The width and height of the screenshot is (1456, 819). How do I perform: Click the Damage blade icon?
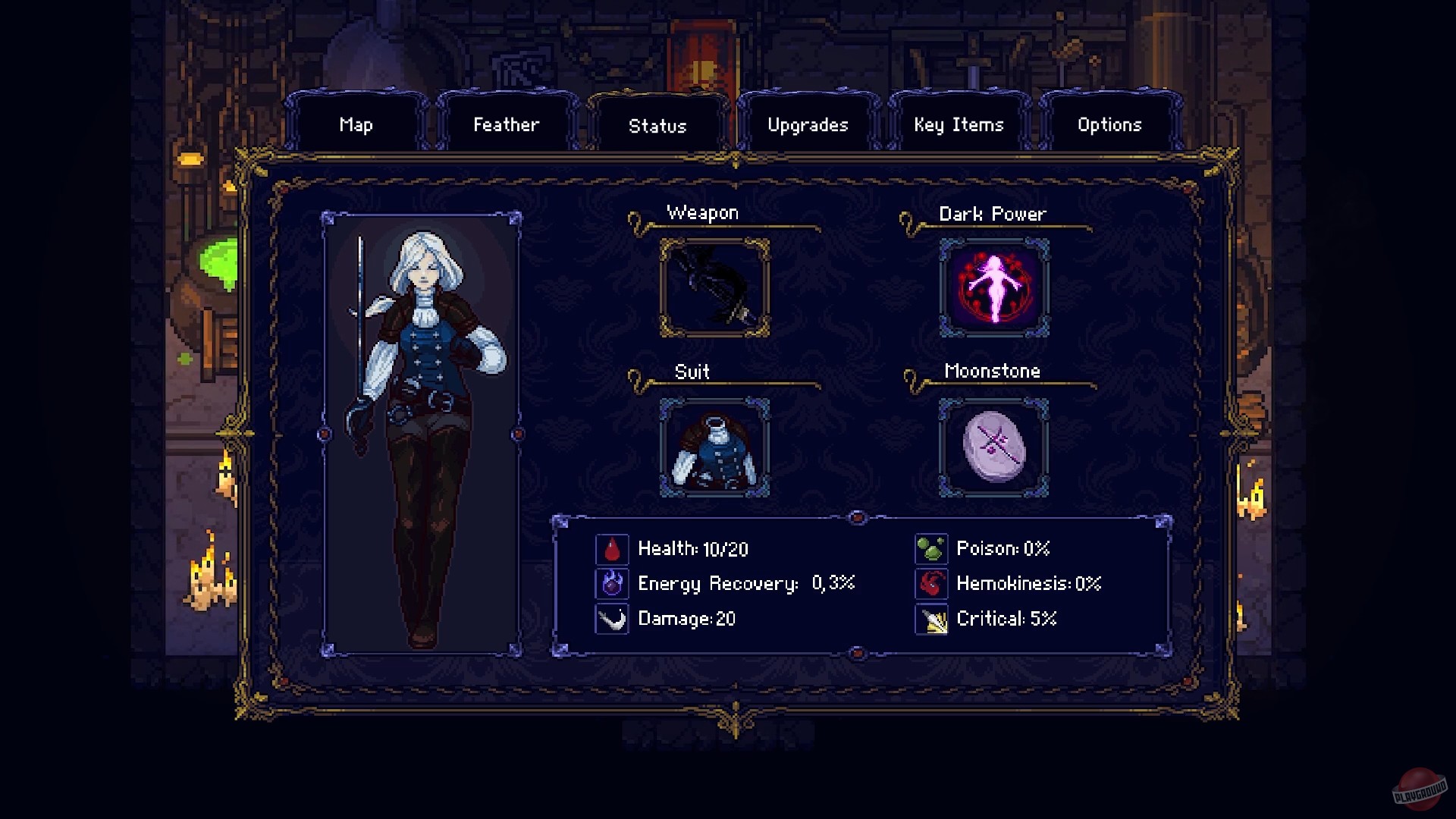(611, 618)
